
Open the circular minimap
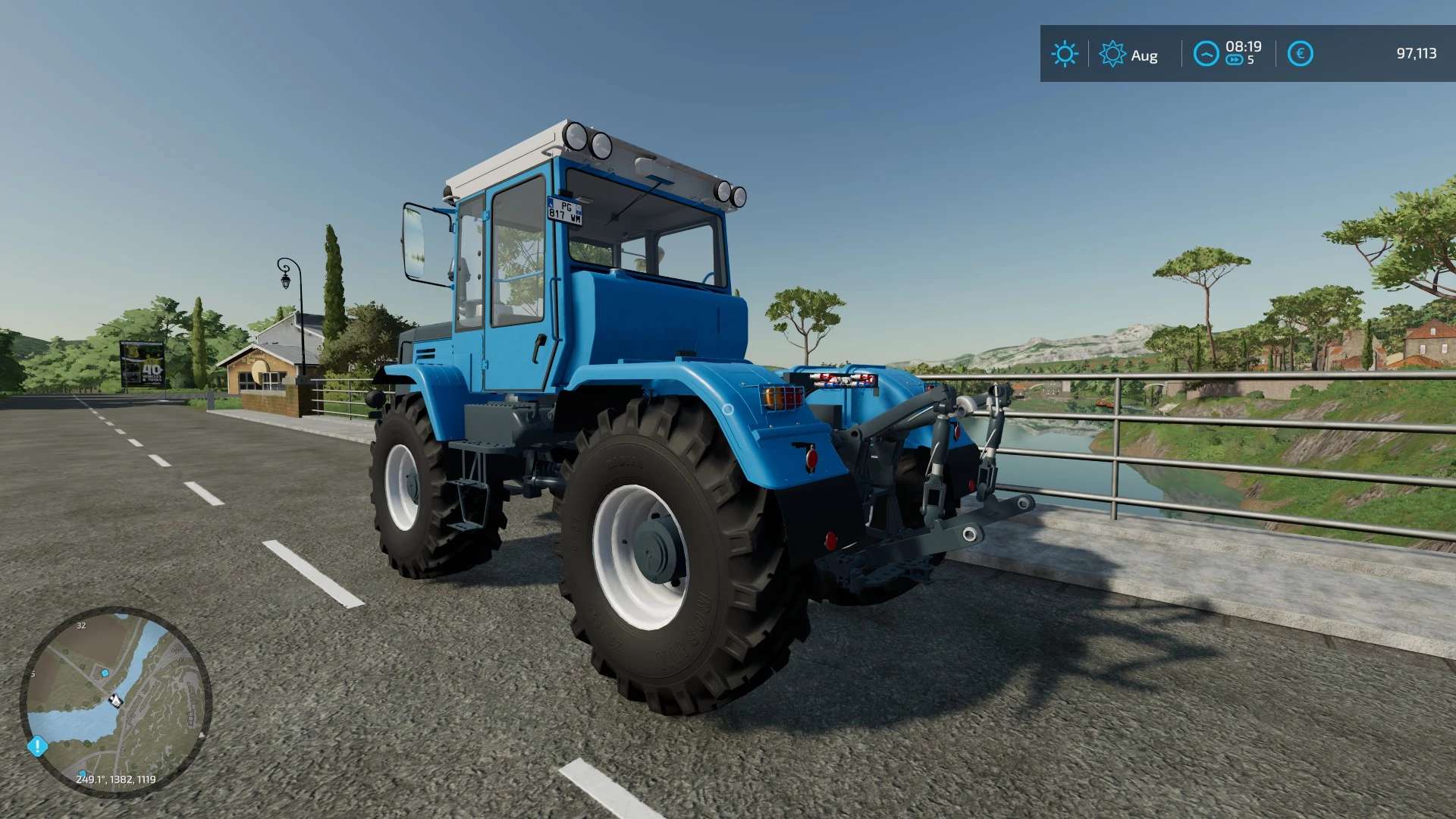(115, 701)
